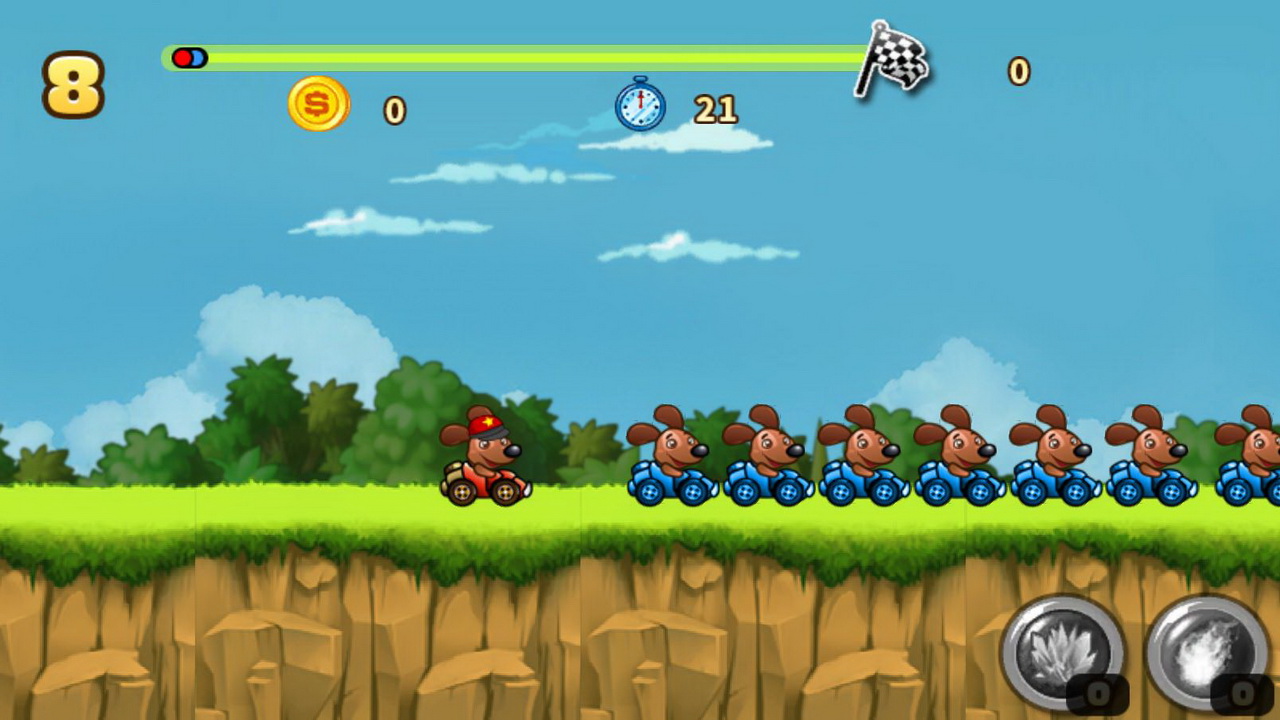Click the gold dollar coin icon
The image size is (1280, 720).
[318, 104]
